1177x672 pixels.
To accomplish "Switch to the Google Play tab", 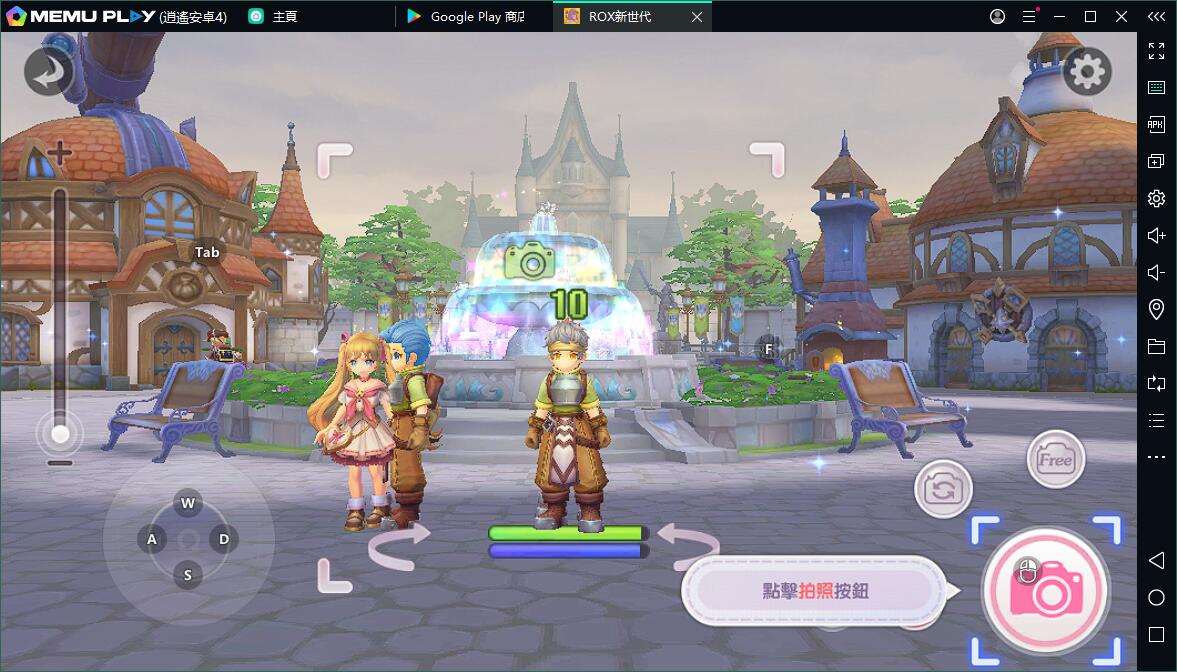I will (476, 17).
